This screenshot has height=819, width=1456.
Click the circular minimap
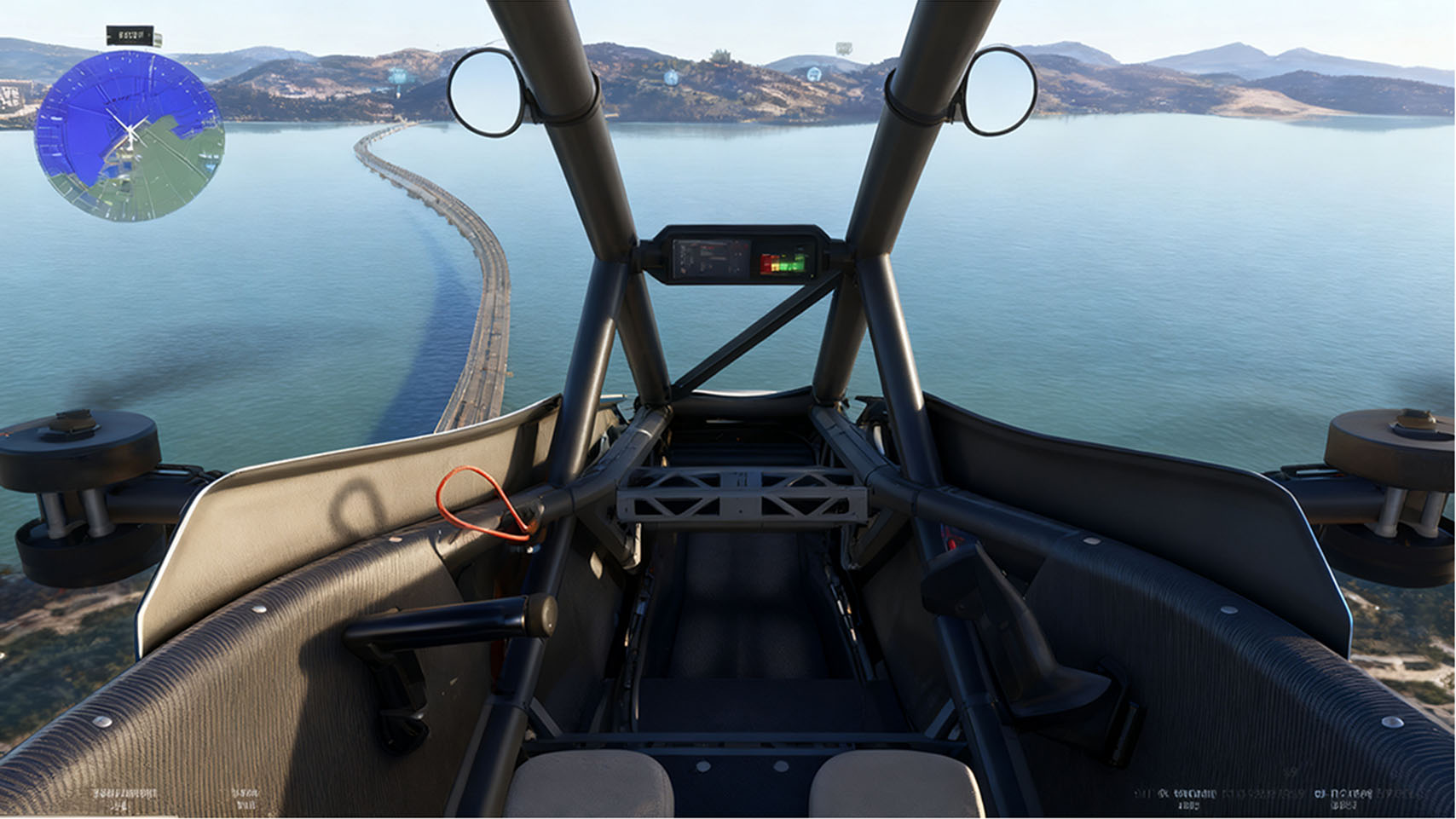click(130, 136)
